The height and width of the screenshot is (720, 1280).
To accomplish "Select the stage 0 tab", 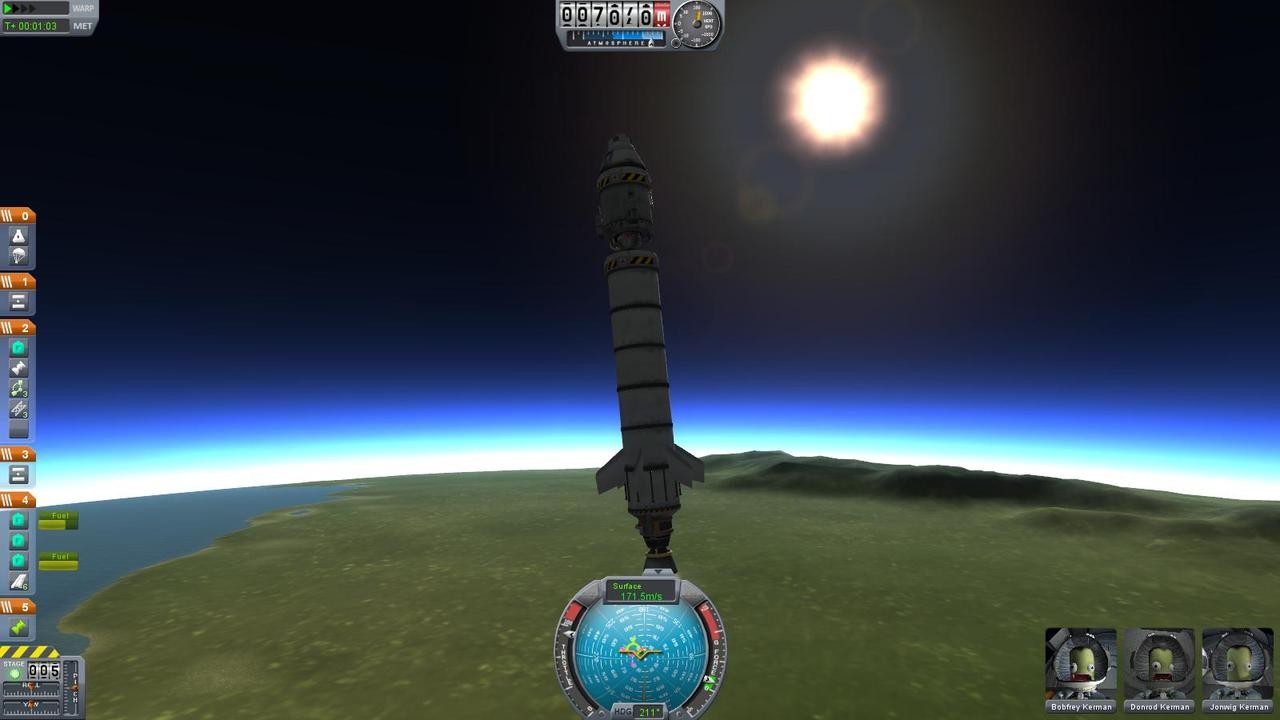I will 17,215.
